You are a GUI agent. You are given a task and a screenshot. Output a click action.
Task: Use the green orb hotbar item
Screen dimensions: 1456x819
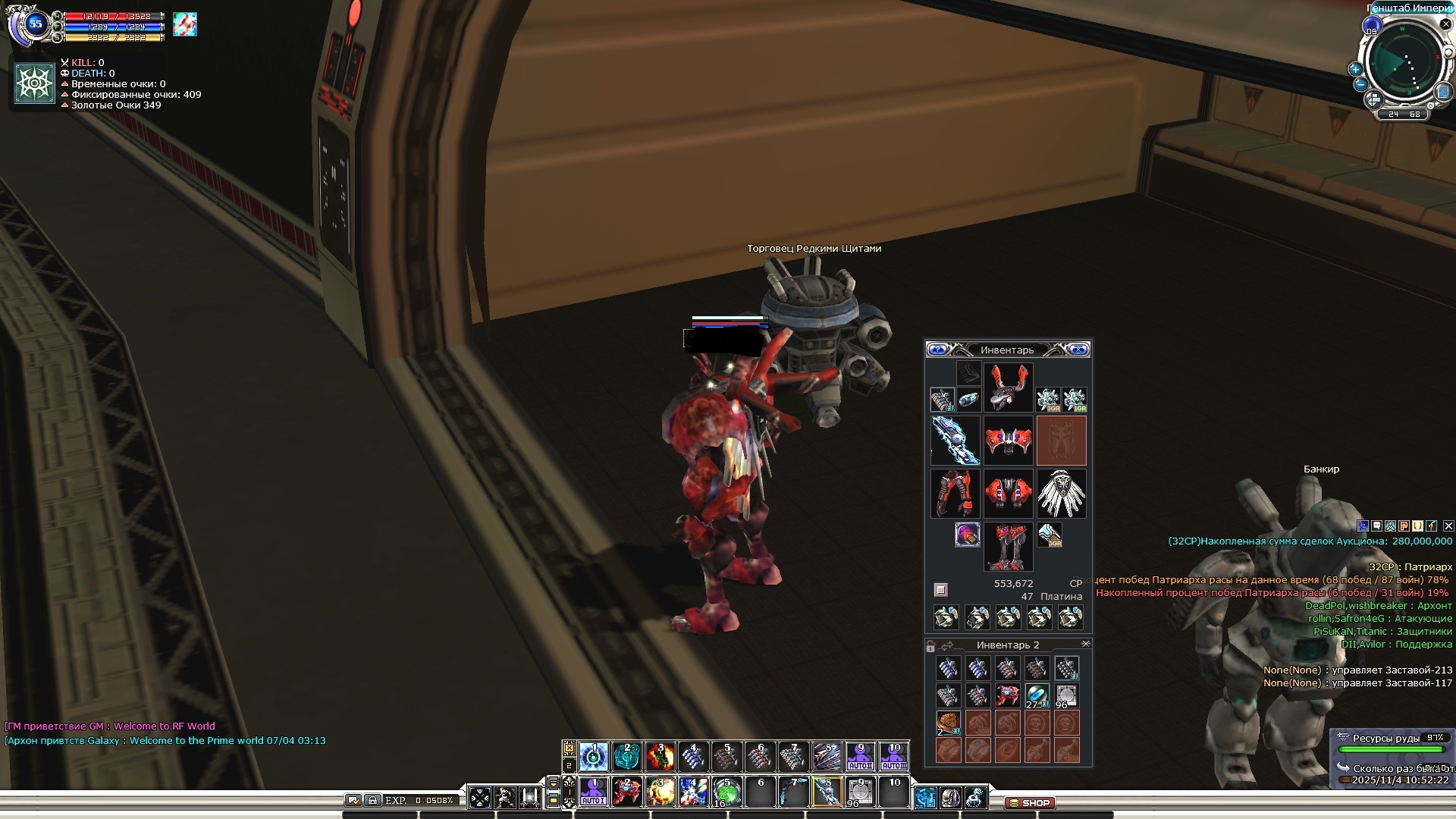click(726, 792)
